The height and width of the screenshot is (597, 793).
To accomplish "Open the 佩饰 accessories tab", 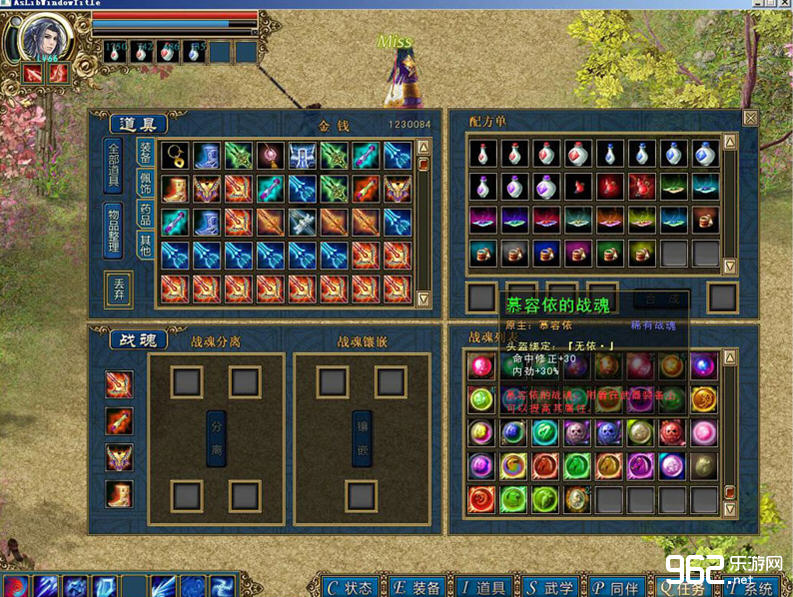I will [145, 187].
